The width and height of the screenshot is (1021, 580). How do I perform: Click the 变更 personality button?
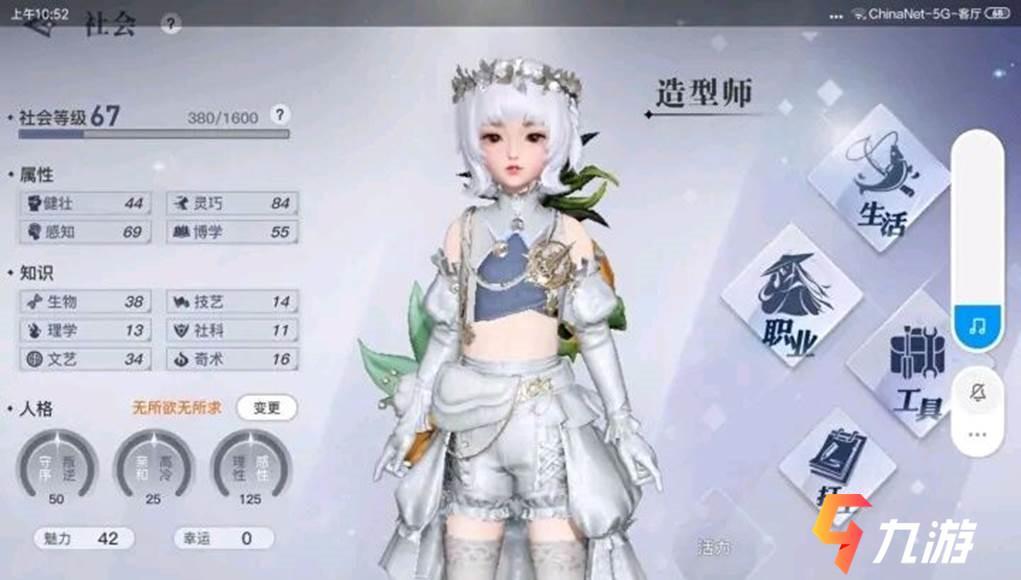267,407
